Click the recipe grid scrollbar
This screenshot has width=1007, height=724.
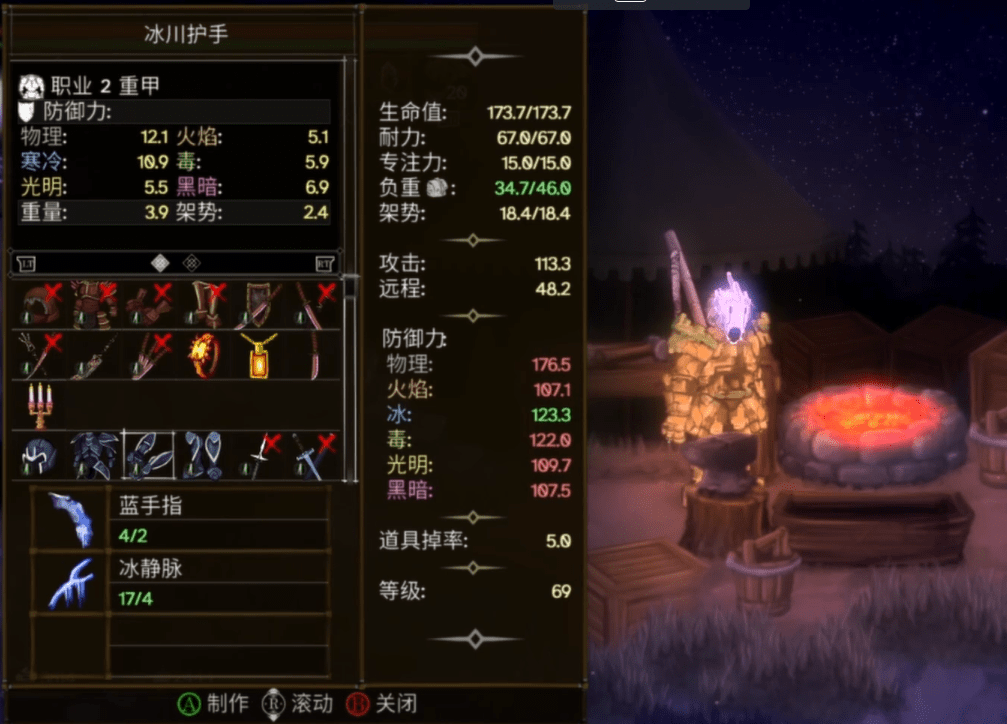pyautogui.click(x=349, y=378)
